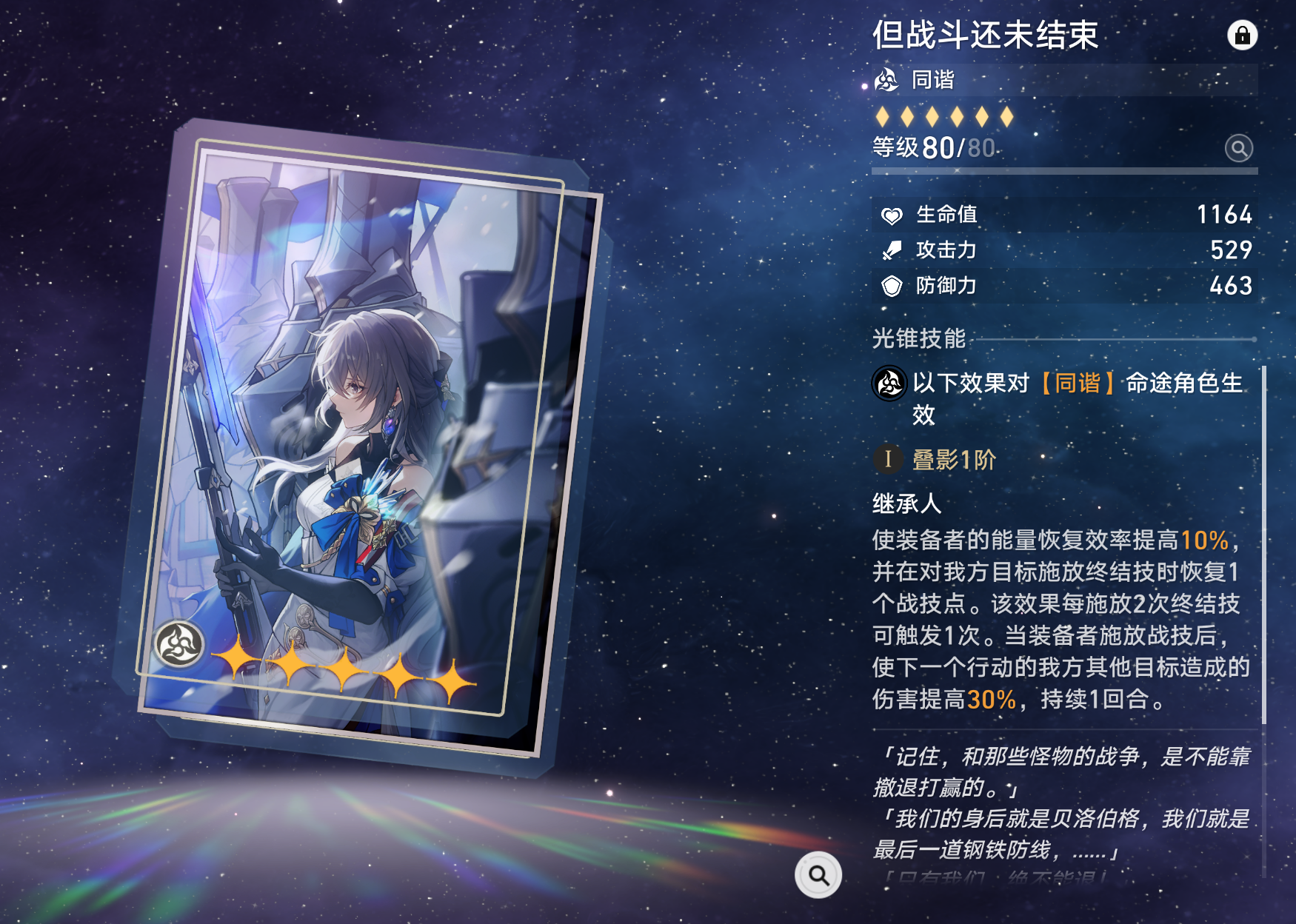Select the 同谐 path icon beside the path name
The width and height of the screenshot is (1296, 924).
(x=886, y=81)
